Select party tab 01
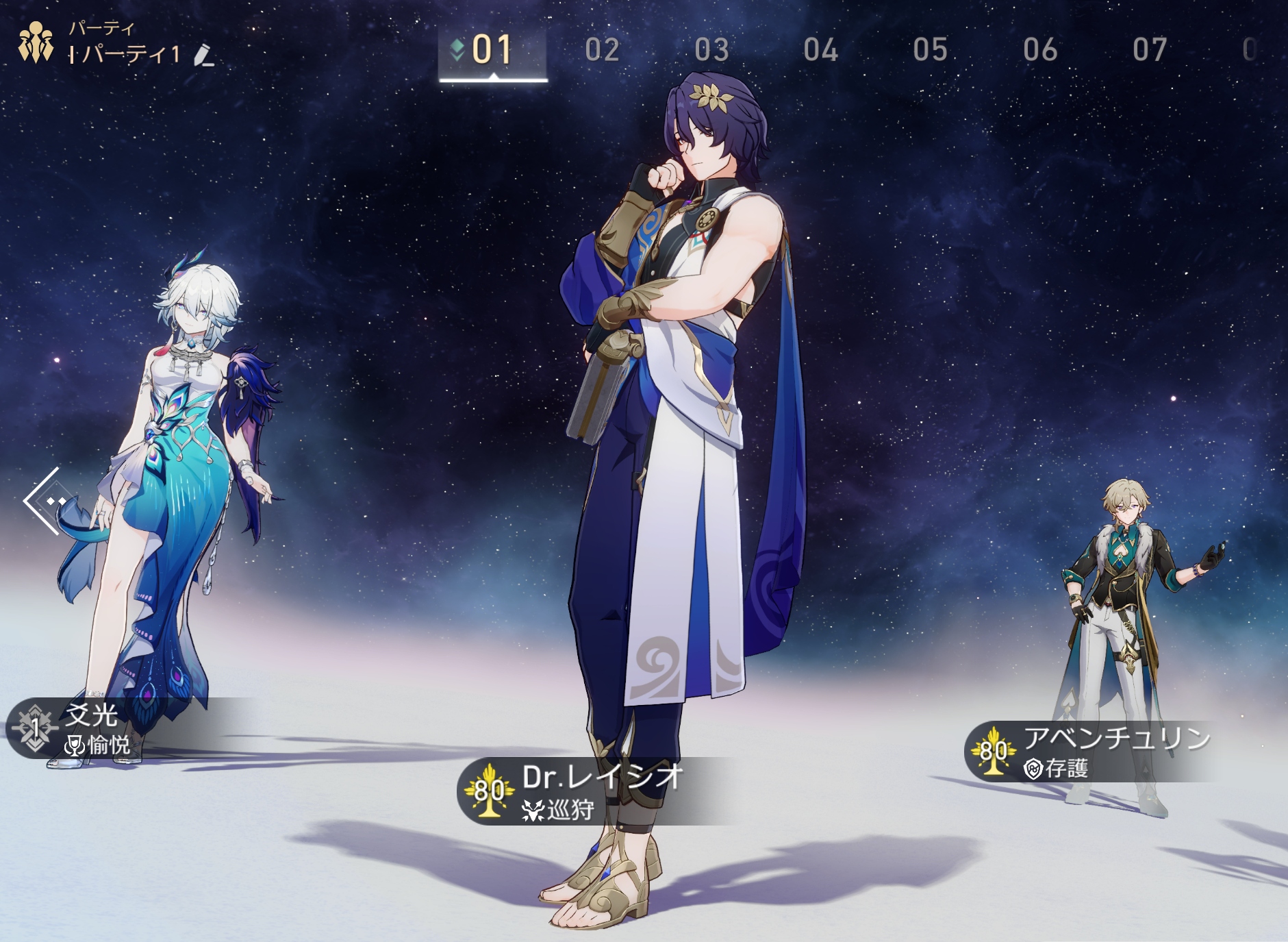Screen dimensions: 1288x942 [492, 51]
